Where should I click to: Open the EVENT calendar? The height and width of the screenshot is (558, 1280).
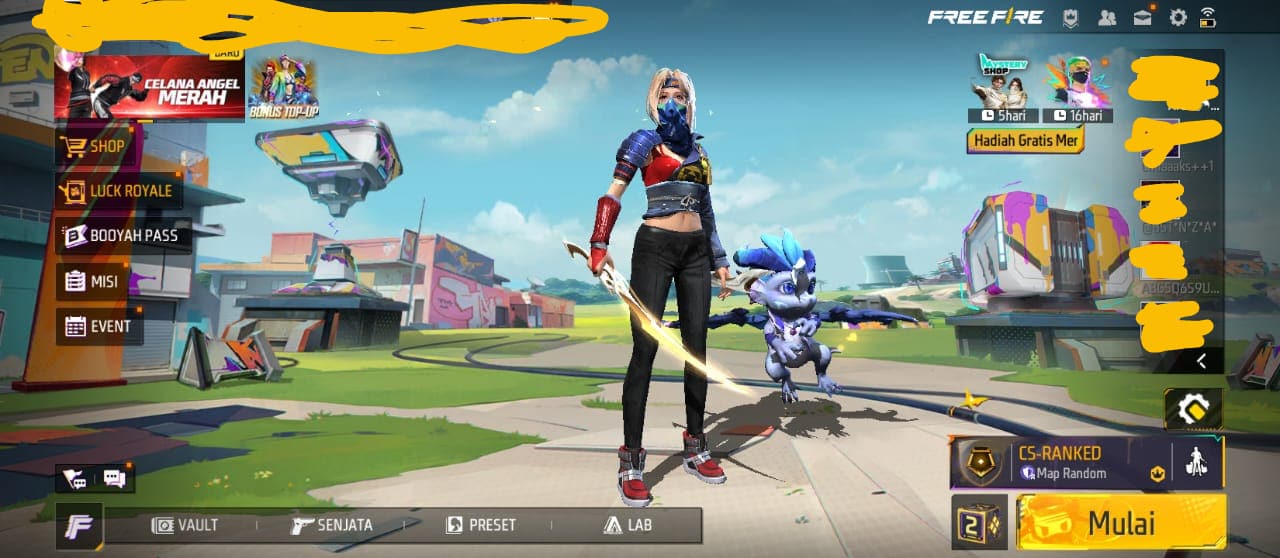98,326
